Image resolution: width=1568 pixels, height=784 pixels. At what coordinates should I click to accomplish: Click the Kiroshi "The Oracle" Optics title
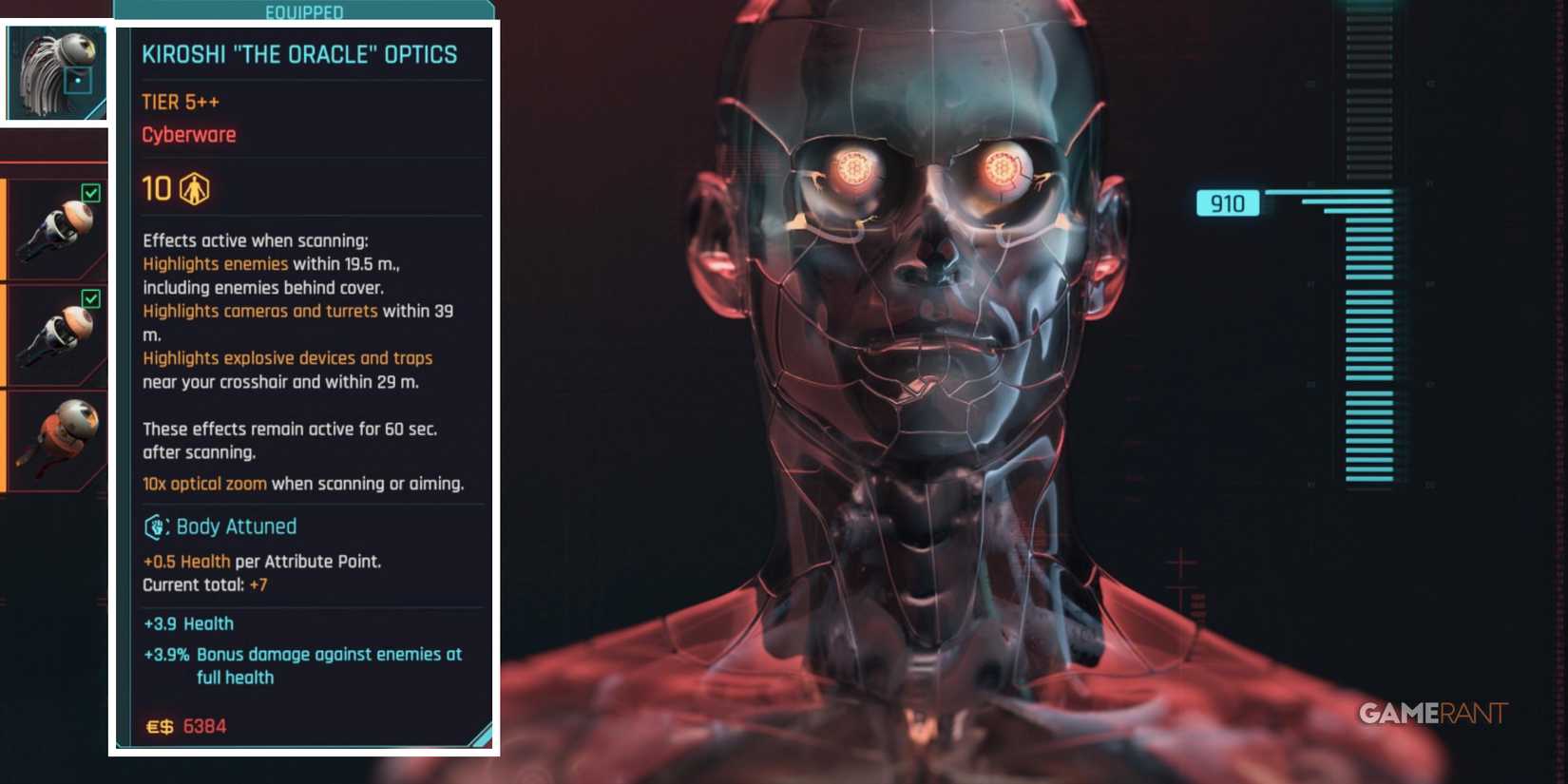point(299,54)
